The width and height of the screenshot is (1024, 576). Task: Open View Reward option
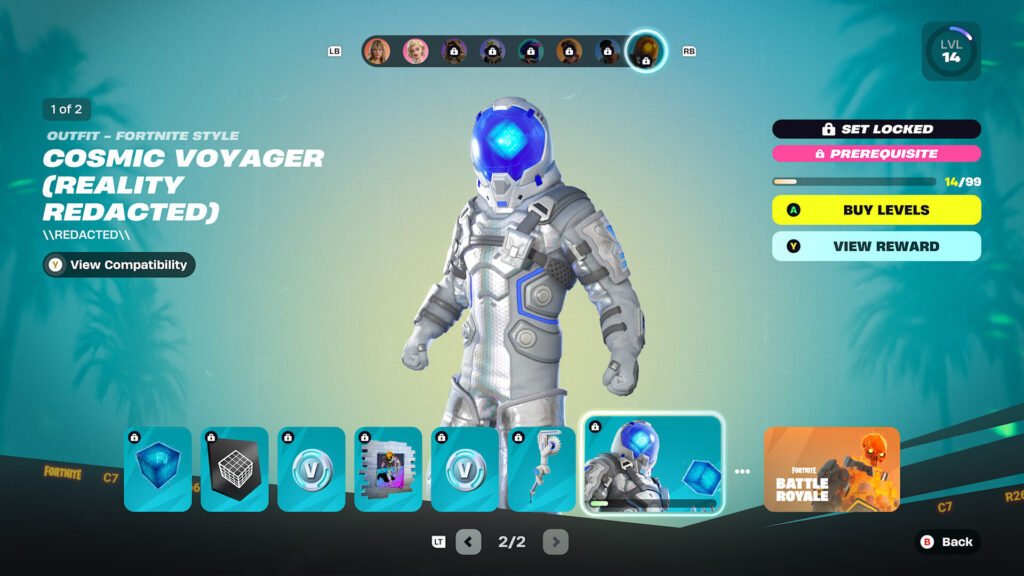tap(876, 246)
